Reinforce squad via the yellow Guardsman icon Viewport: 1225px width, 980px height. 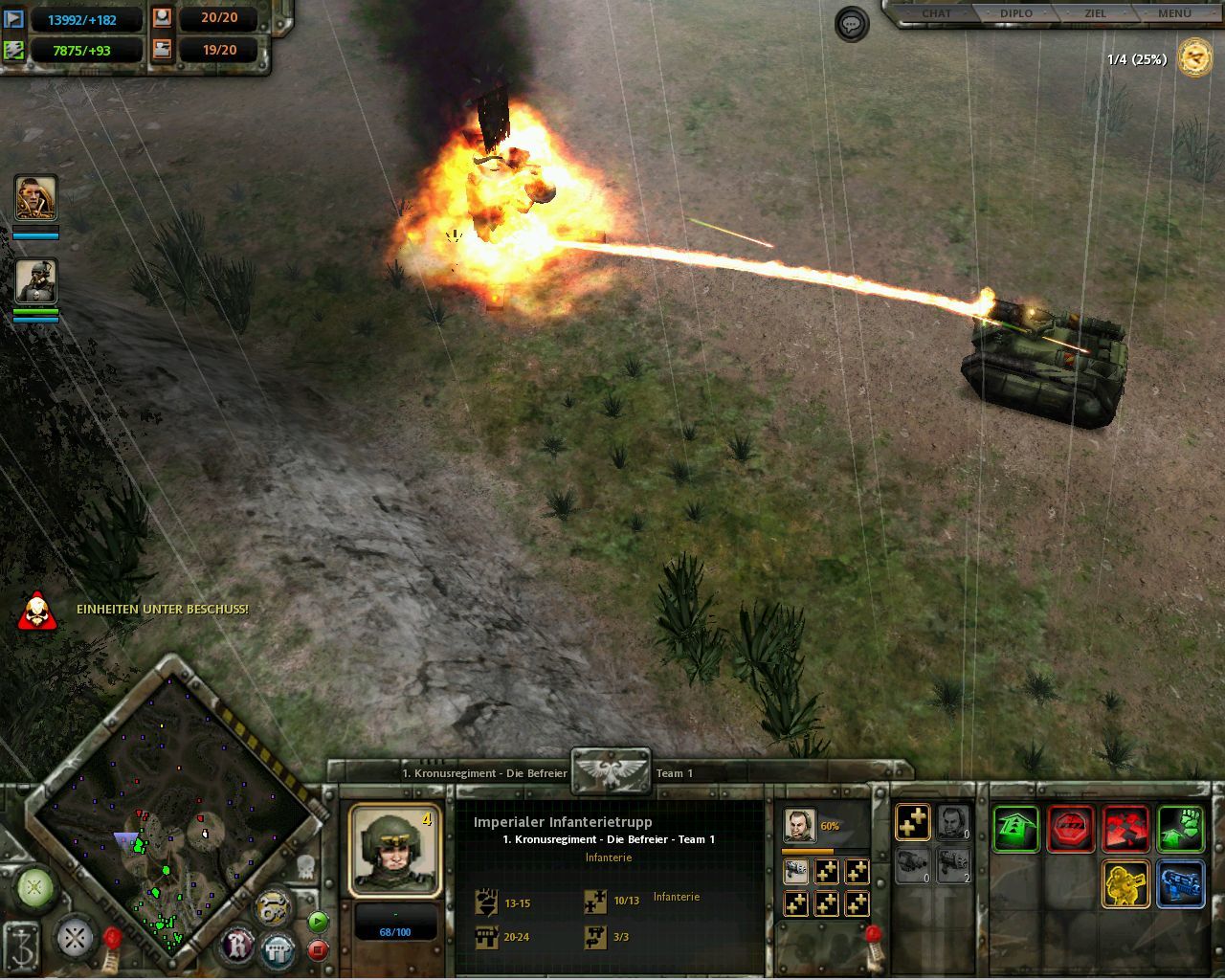(1125, 881)
